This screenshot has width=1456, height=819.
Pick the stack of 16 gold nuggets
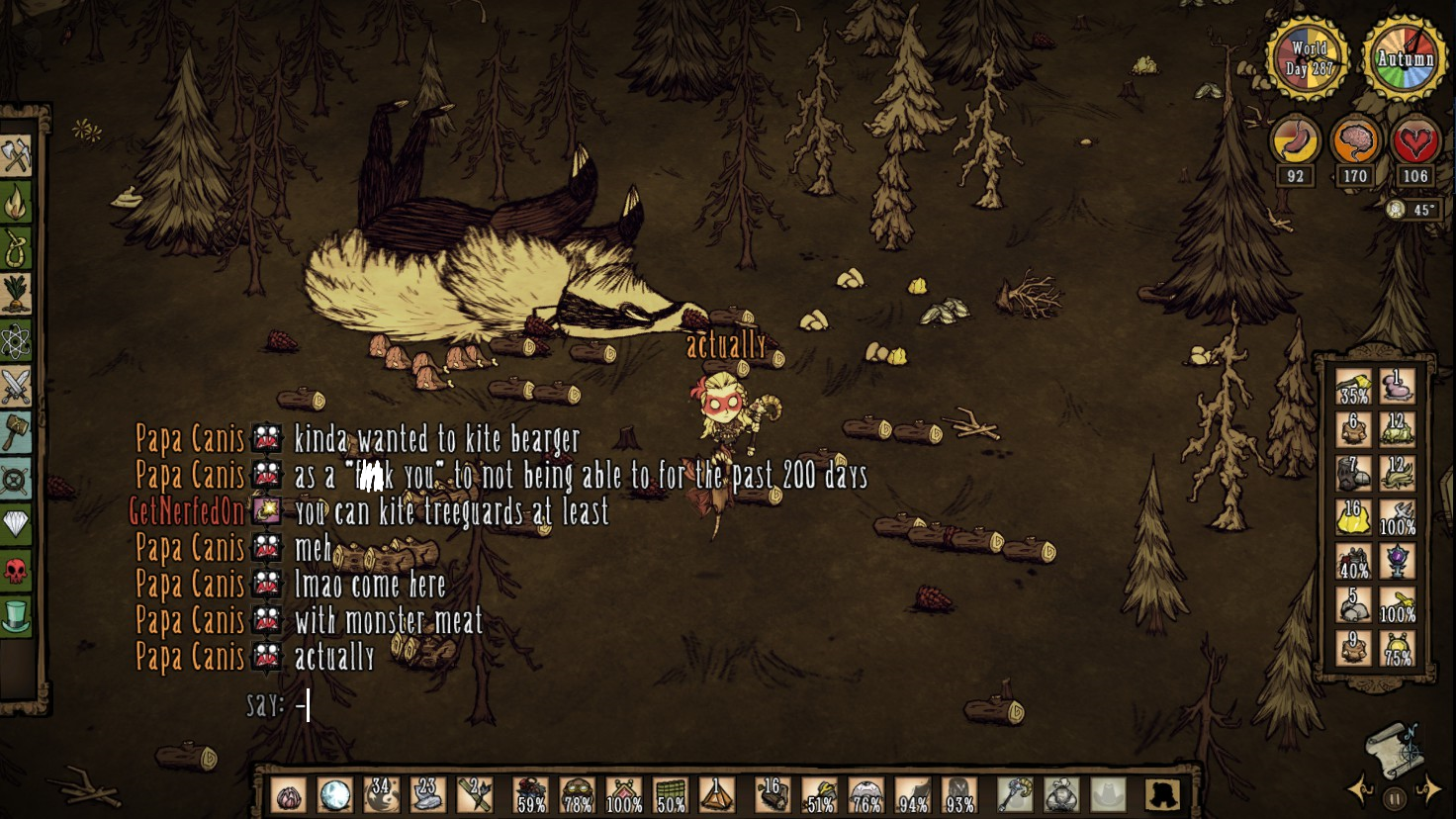tap(1353, 517)
